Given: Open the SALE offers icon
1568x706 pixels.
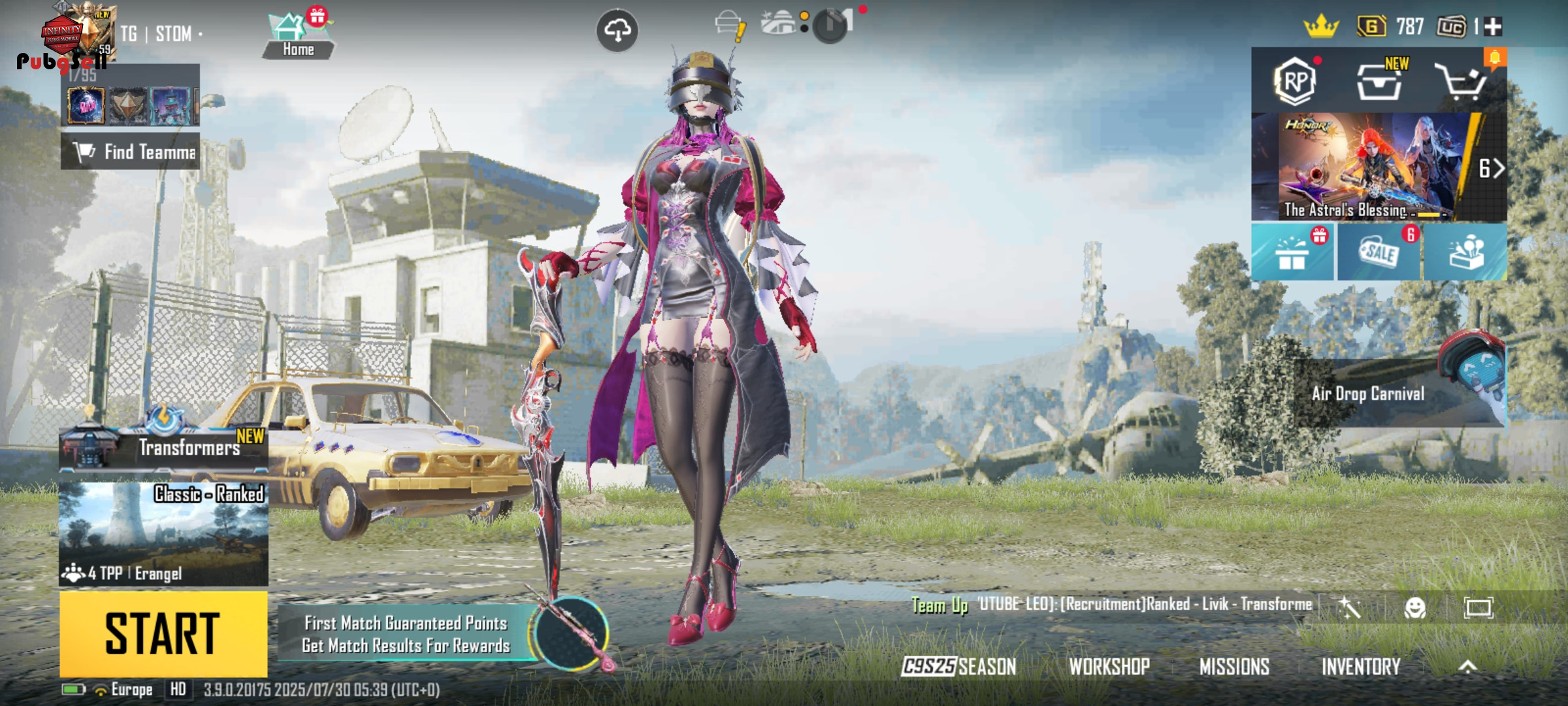Looking at the screenshot, I should coord(1379,253).
